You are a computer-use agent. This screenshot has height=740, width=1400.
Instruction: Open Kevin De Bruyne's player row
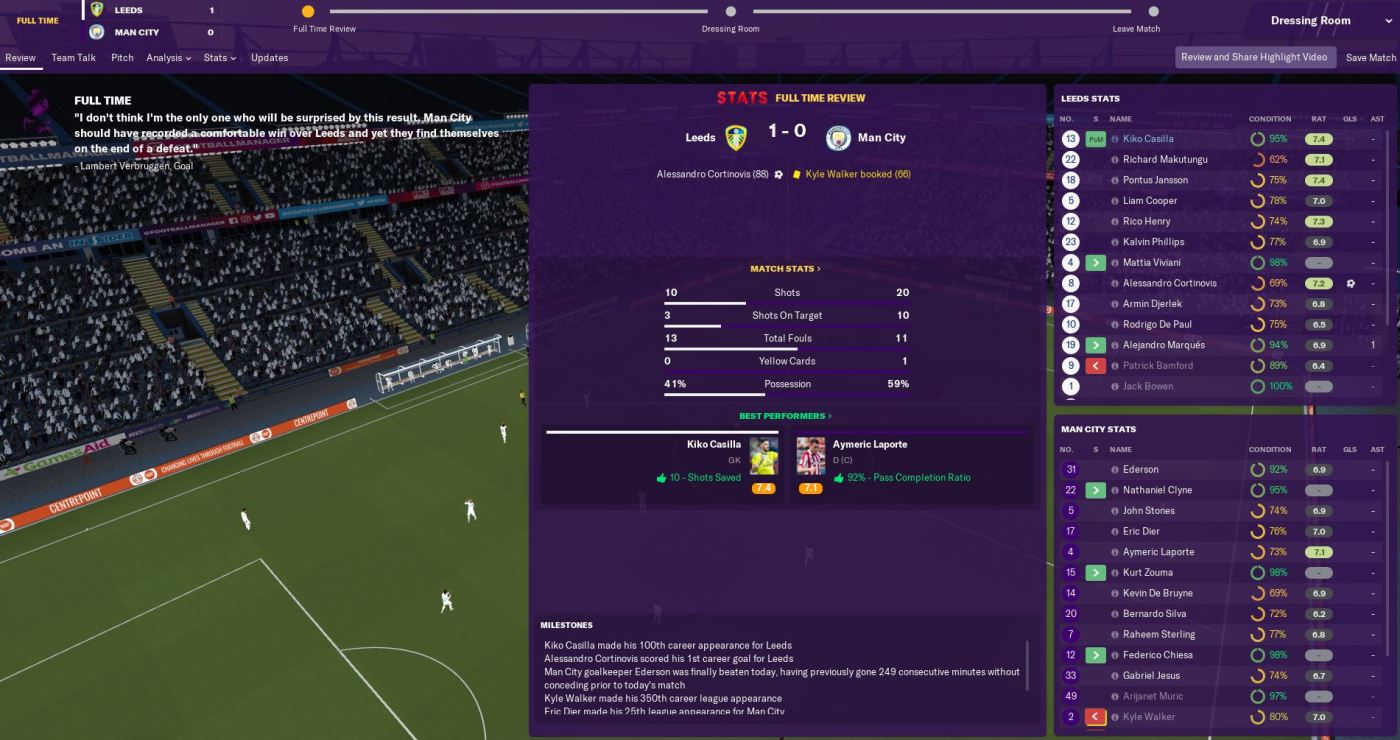pyautogui.click(x=1158, y=593)
